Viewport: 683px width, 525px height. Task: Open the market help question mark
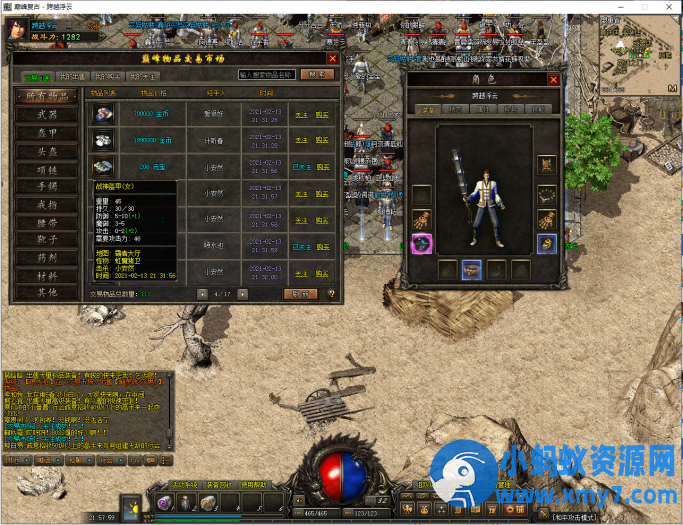pos(331,294)
